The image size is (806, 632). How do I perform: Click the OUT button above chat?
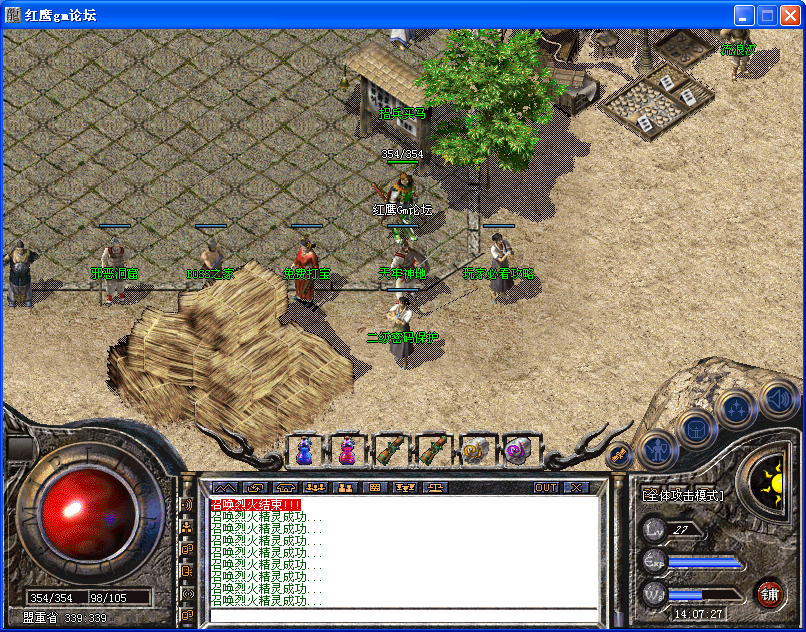[546, 488]
